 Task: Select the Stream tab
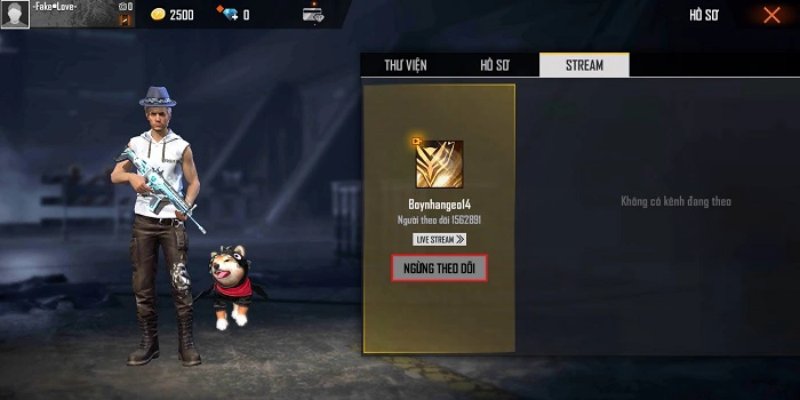click(584, 65)
